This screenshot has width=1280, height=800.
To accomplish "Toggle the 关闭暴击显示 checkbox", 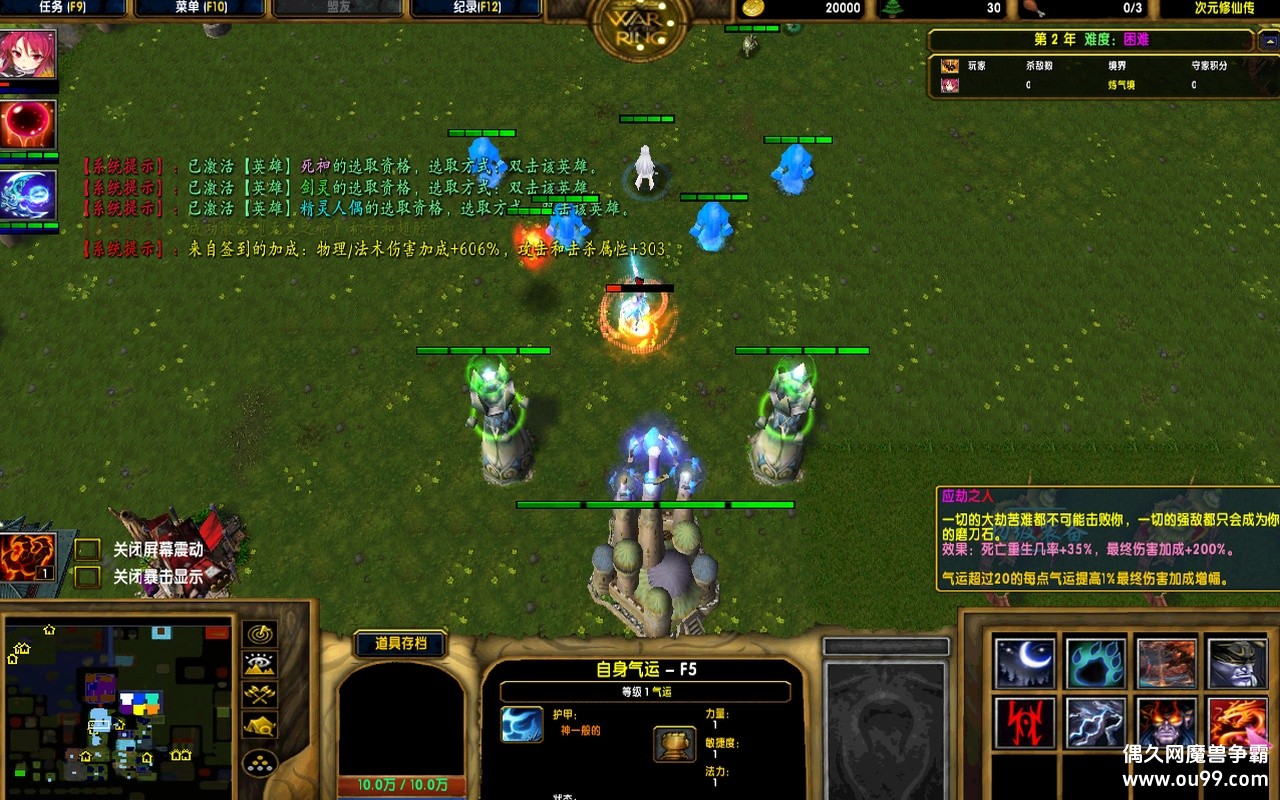I will pyautogui.click(x=88, y=576).
